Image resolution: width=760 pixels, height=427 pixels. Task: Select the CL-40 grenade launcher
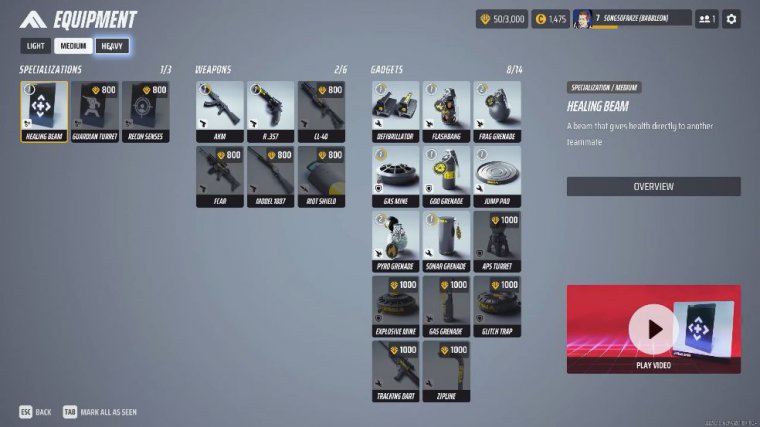pyautogui.click(x=321, y=111)
